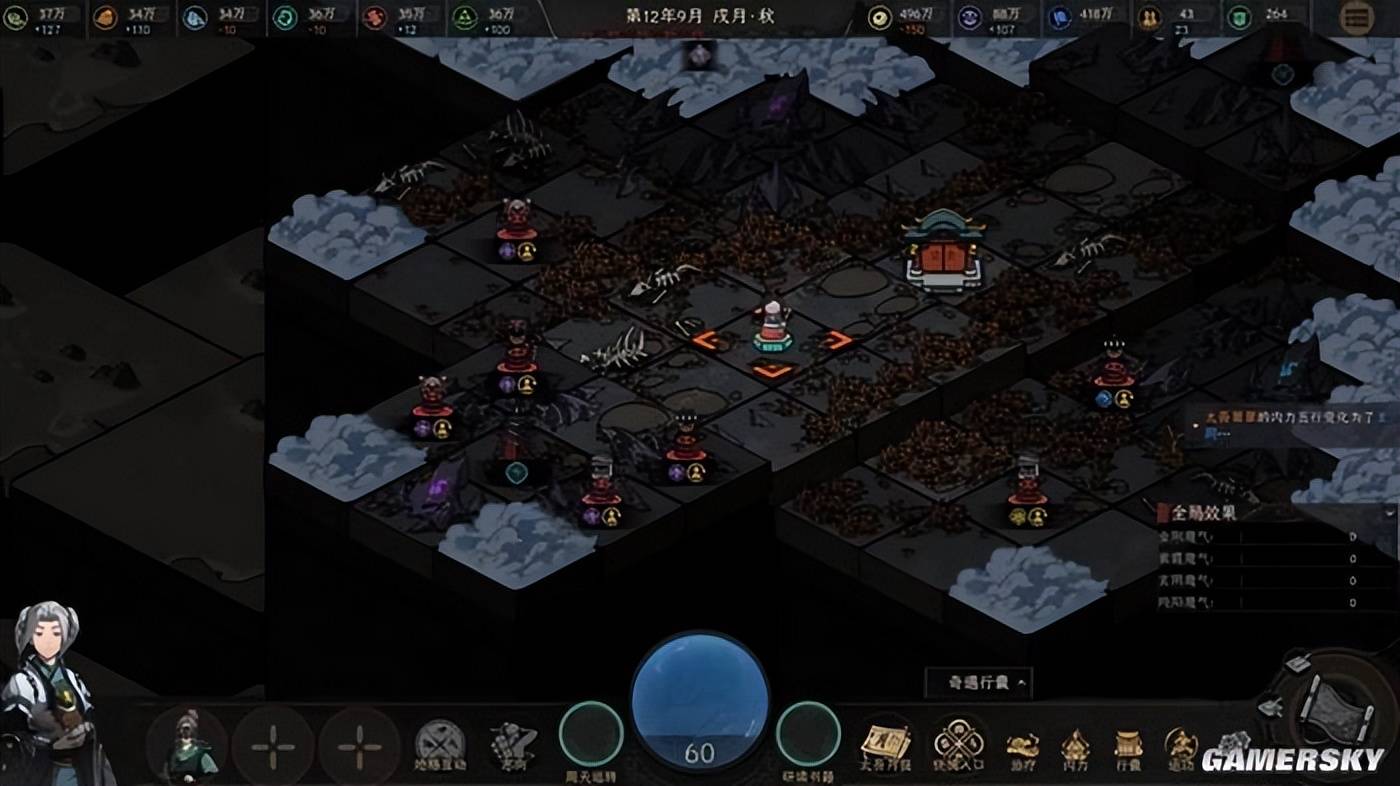1400x786 pixels.
Task: Open the 内力 inner power icon
Action: coord(1075,746)
